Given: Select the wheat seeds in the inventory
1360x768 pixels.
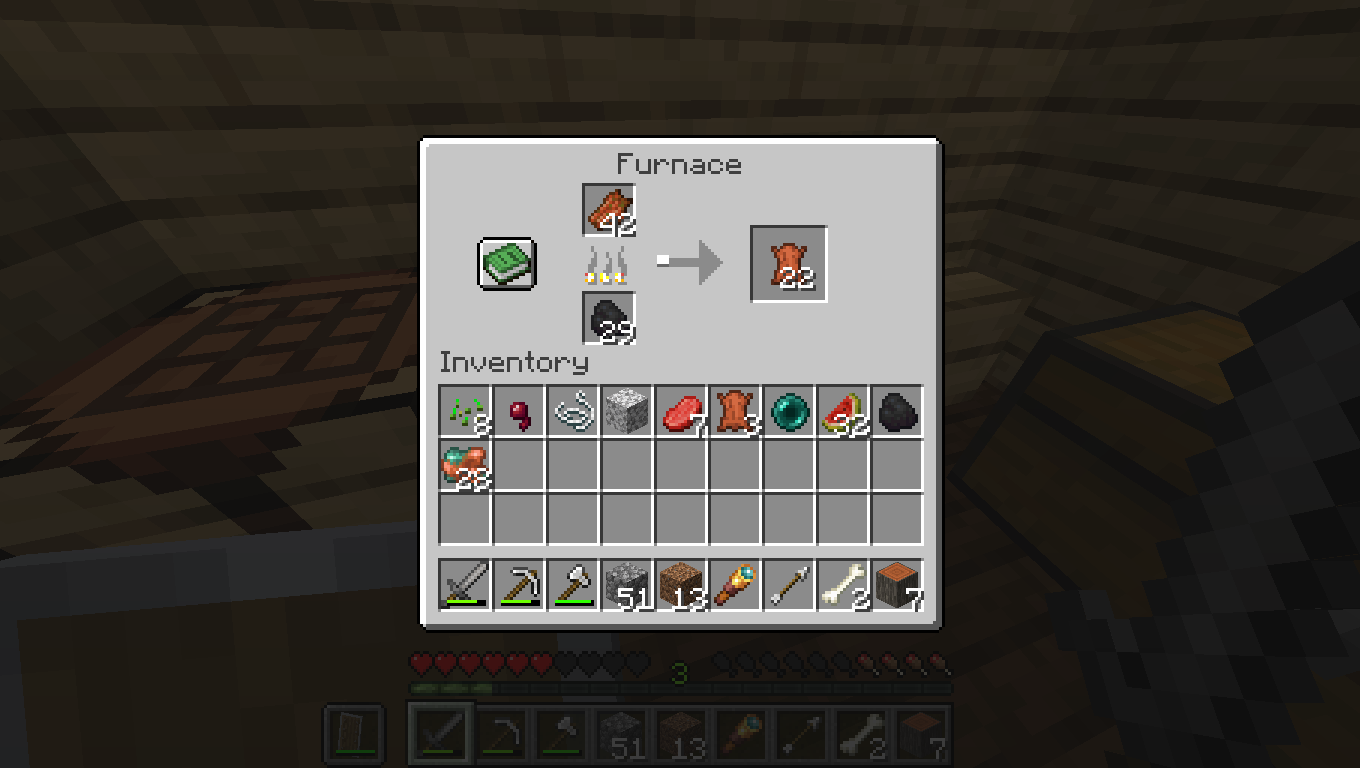Looking at the screenshot, I should tap(464, 411).
